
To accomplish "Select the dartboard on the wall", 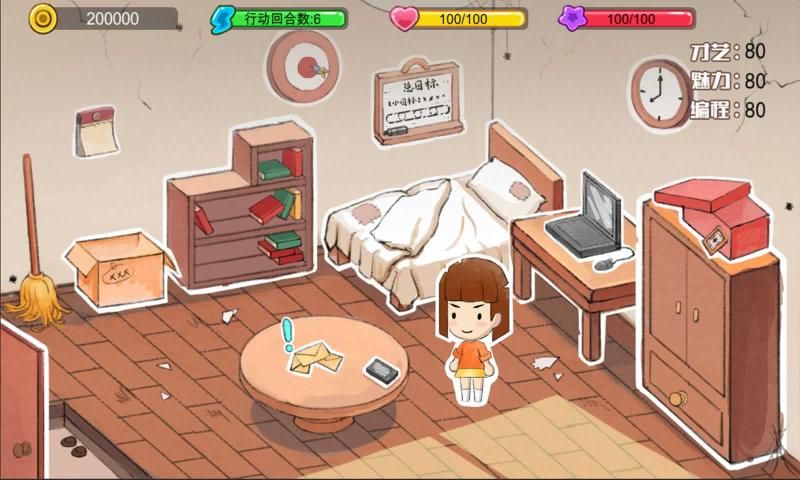I will pyautogui.click(x=303, y=64).
